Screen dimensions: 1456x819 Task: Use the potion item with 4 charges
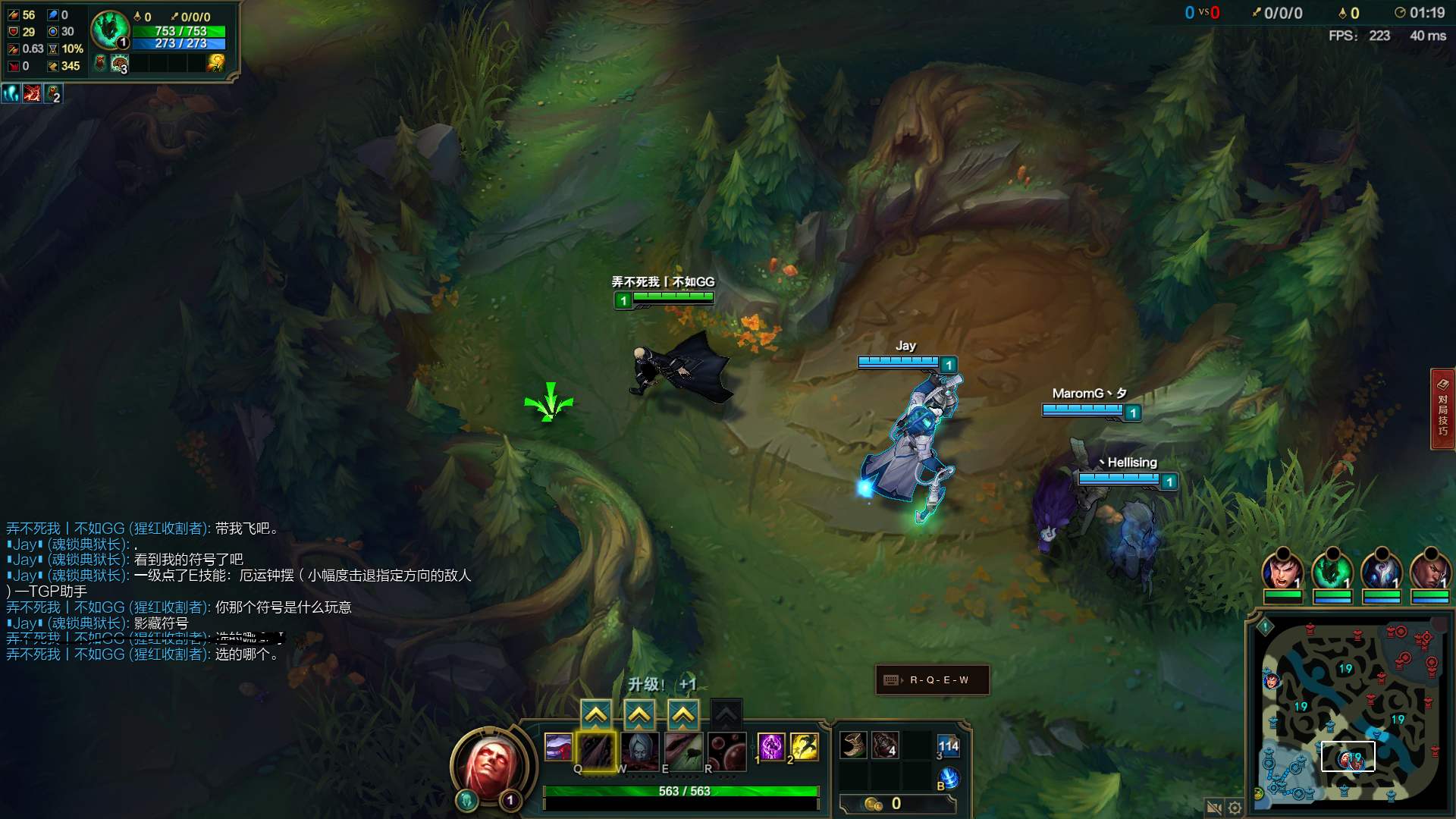click(885, 745)
